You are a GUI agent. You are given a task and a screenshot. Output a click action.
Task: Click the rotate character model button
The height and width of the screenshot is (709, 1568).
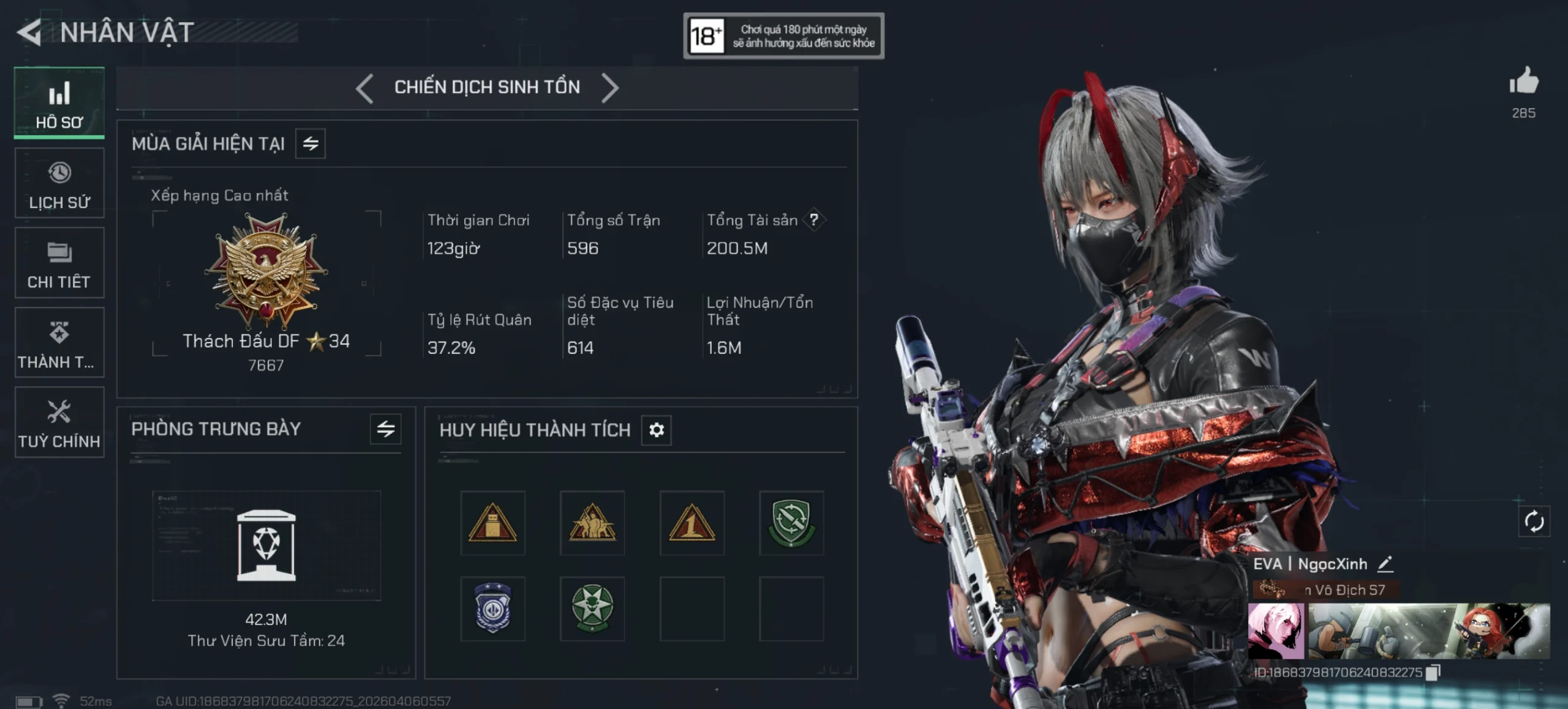pyautogui.click(x=1534, y=522)
